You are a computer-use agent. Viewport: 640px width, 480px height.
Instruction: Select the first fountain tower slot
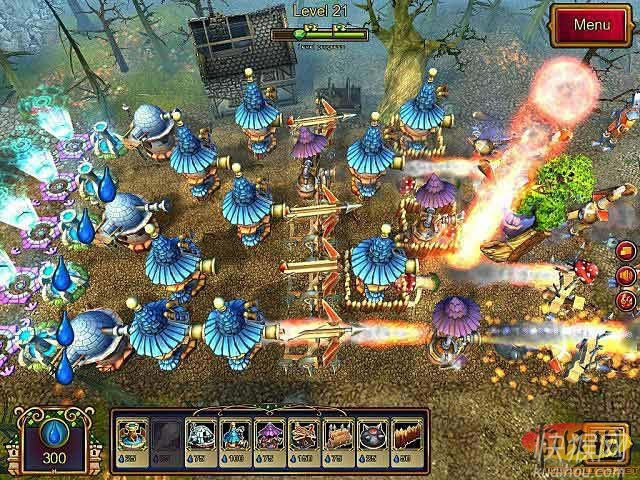[x=130, y=439]
